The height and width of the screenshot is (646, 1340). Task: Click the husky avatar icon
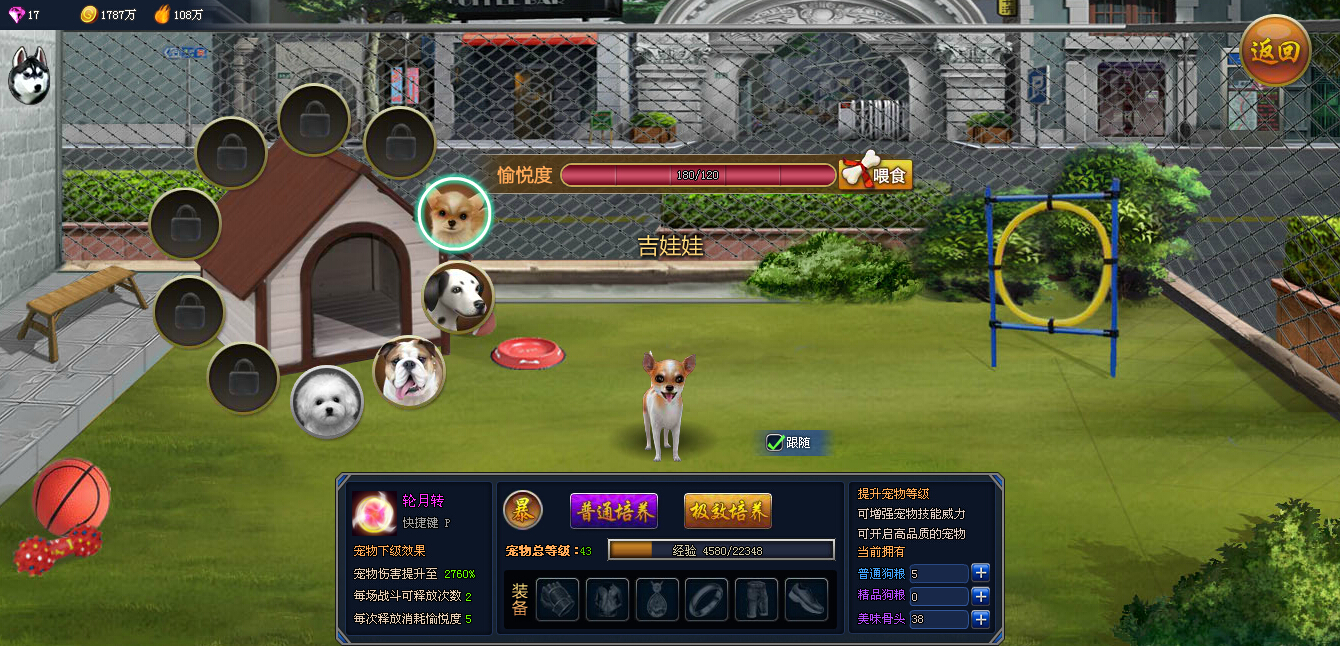tap(29, 75)
